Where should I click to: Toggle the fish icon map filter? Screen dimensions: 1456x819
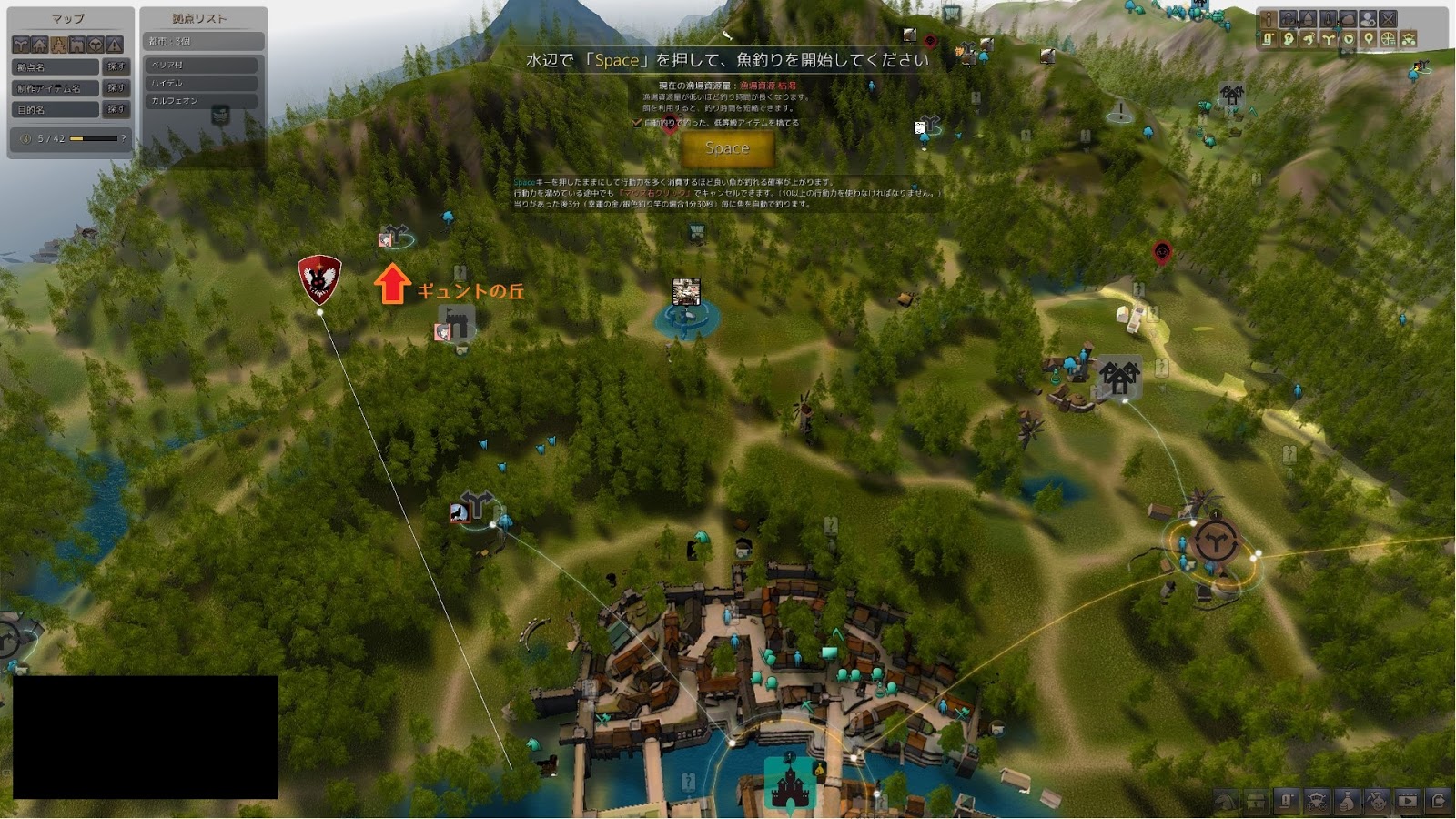click(x=1309, y=39)
